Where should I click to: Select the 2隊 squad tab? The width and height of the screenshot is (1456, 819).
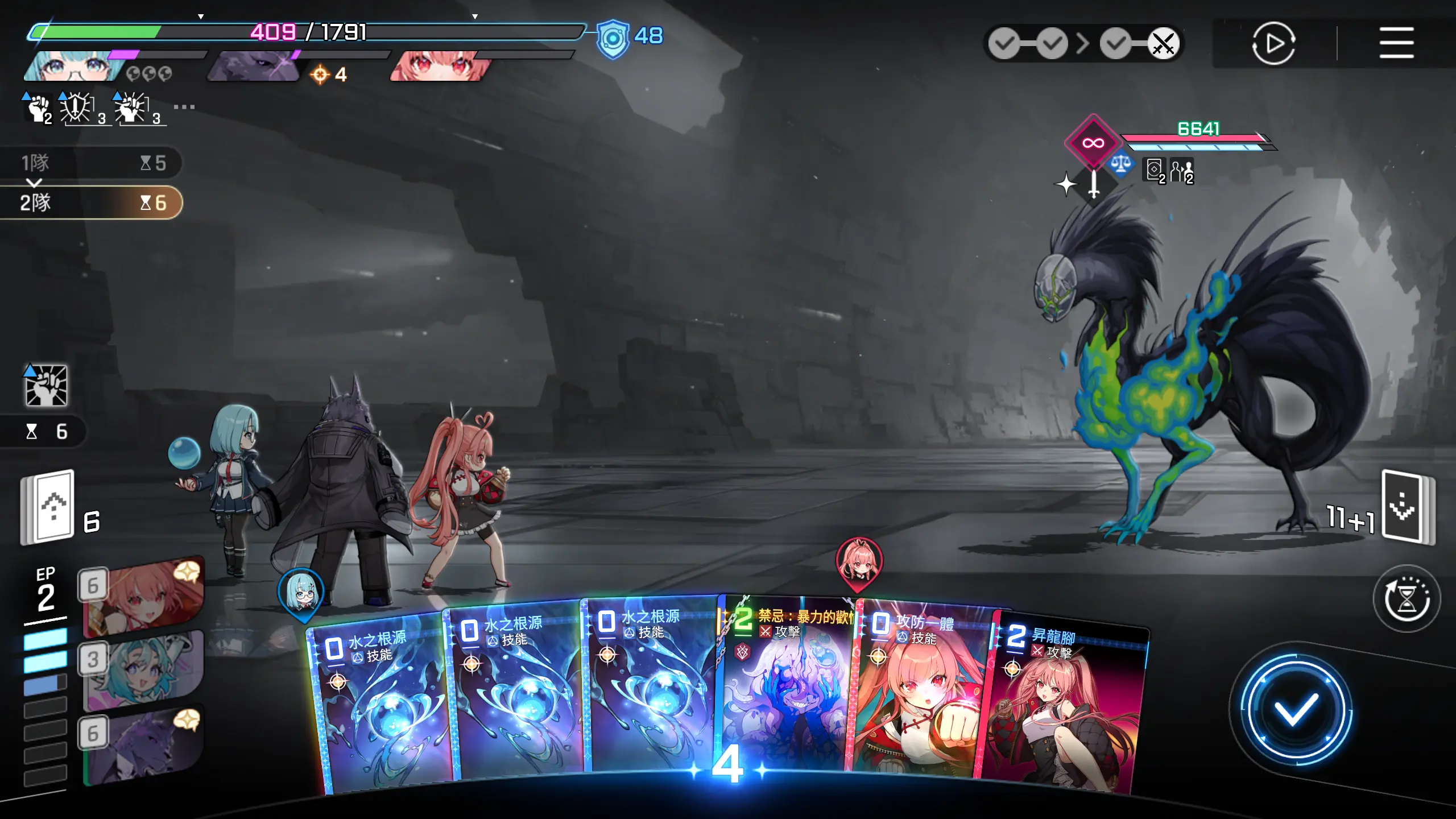(91, 202)
